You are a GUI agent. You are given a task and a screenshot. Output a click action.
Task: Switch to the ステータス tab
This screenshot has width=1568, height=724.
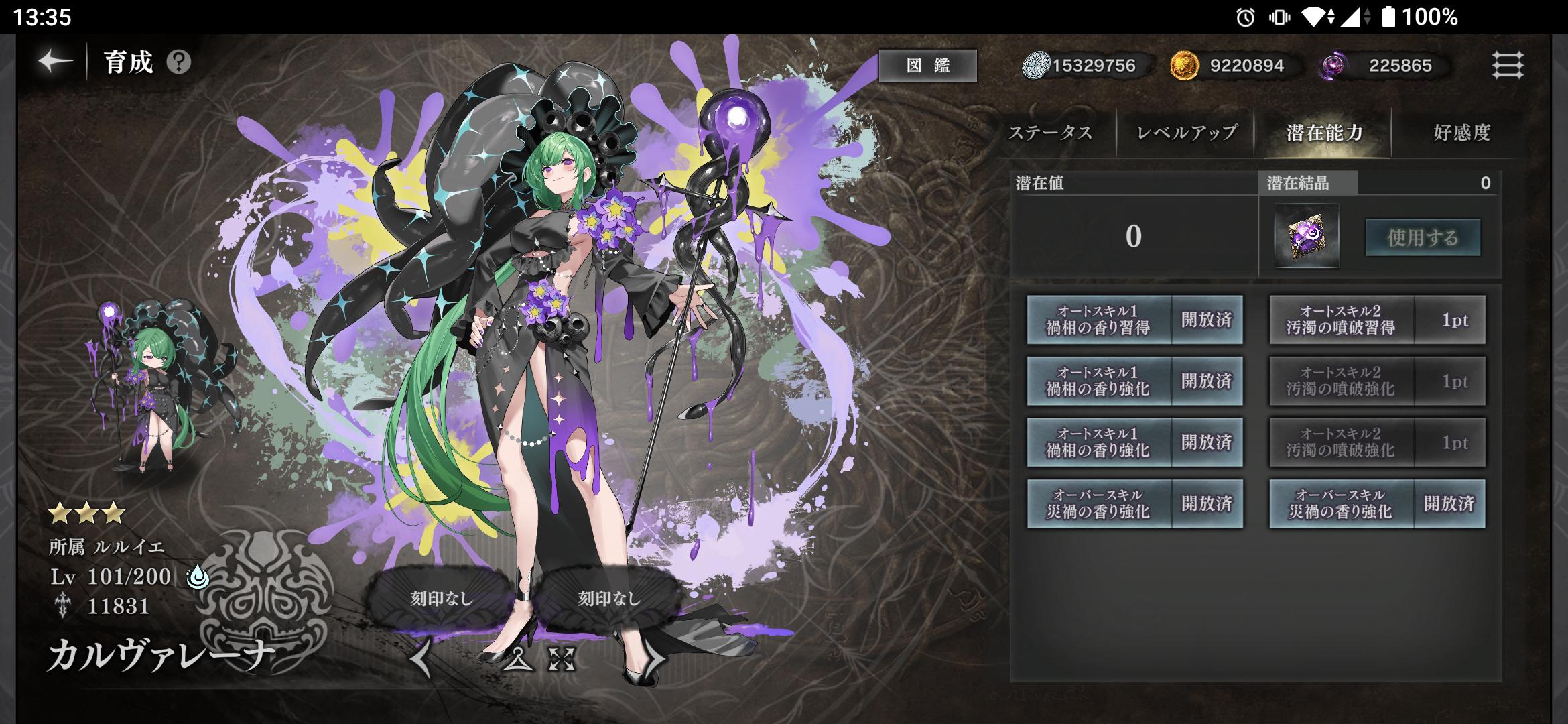(x=1050, y=133)
